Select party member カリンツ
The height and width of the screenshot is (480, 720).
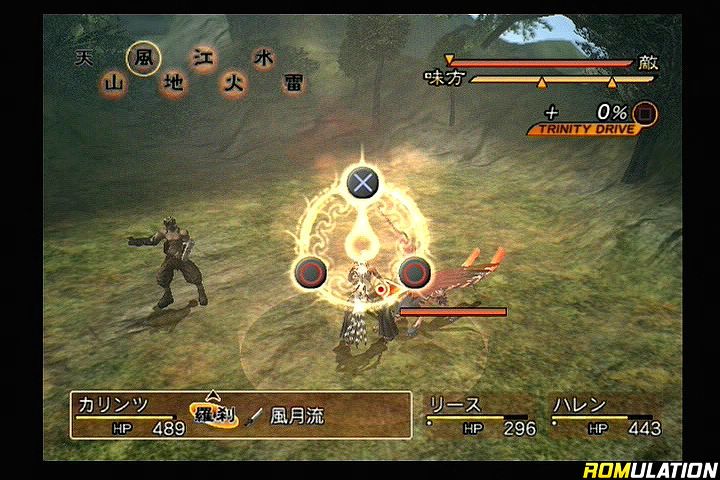pos(113,405)
